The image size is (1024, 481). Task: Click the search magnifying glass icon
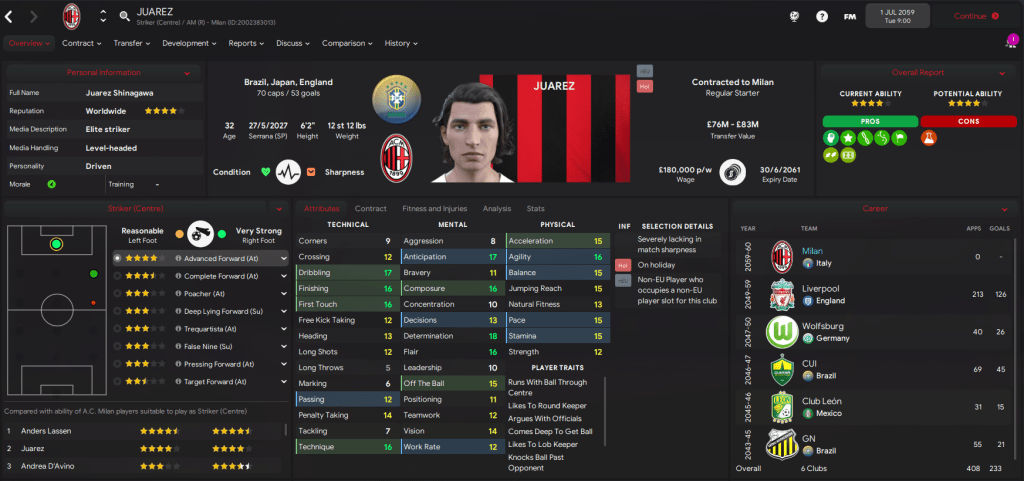click(x=125, y=16)
